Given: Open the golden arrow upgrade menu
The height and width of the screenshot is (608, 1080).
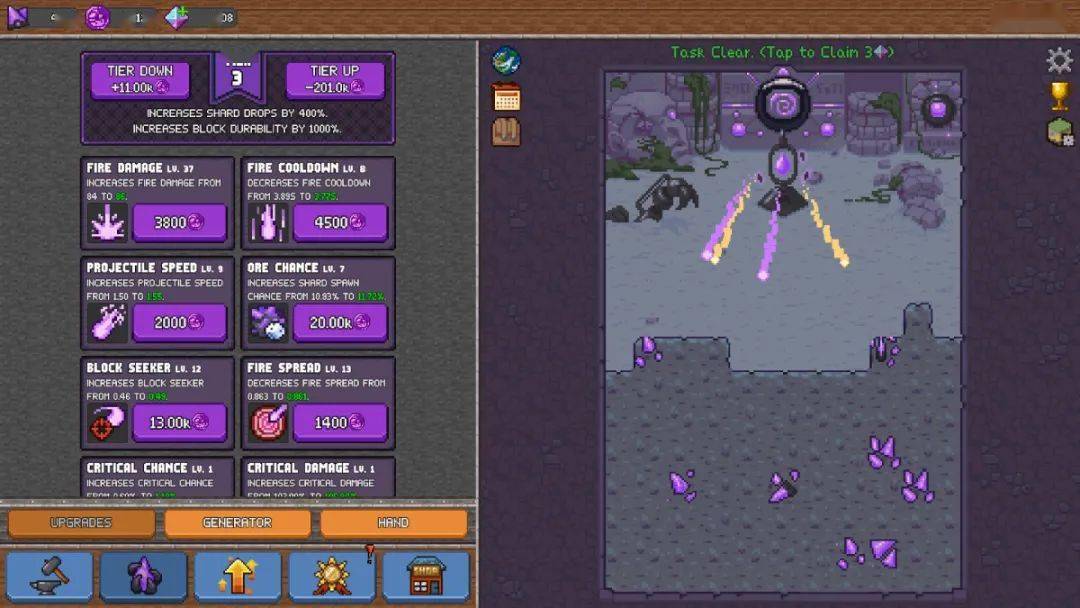Looking at the screenshot, I should [x=237, y=576].
